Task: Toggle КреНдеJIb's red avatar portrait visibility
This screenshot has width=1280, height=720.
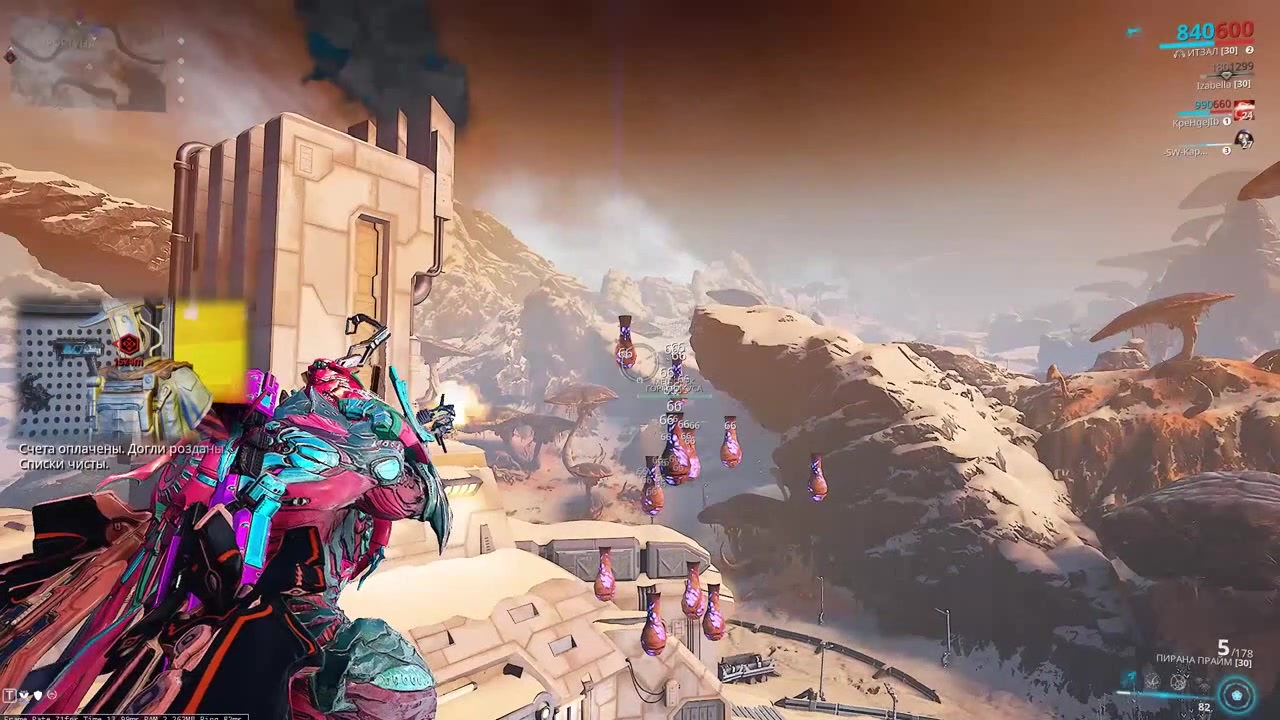Action: coord(1244,110)
